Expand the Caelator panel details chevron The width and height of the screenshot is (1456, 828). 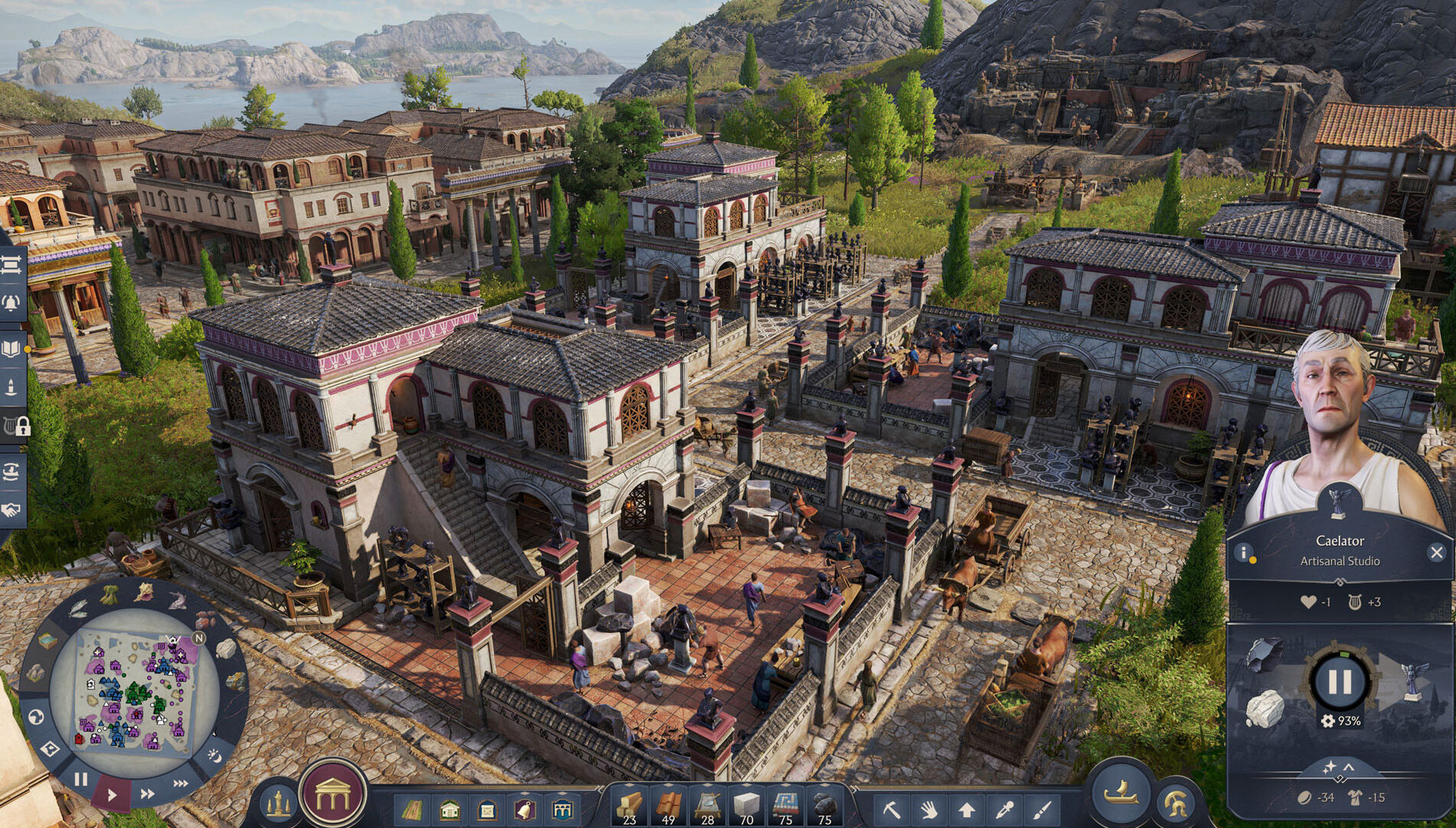1349,767
